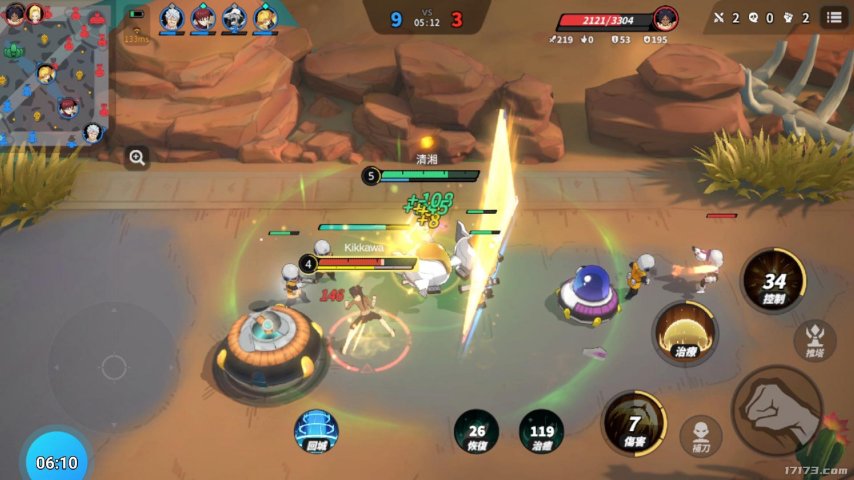Screen dimensions: 854x480
Task: Select the white-haired teammate portrait
Action: click(x=172, y=17)
